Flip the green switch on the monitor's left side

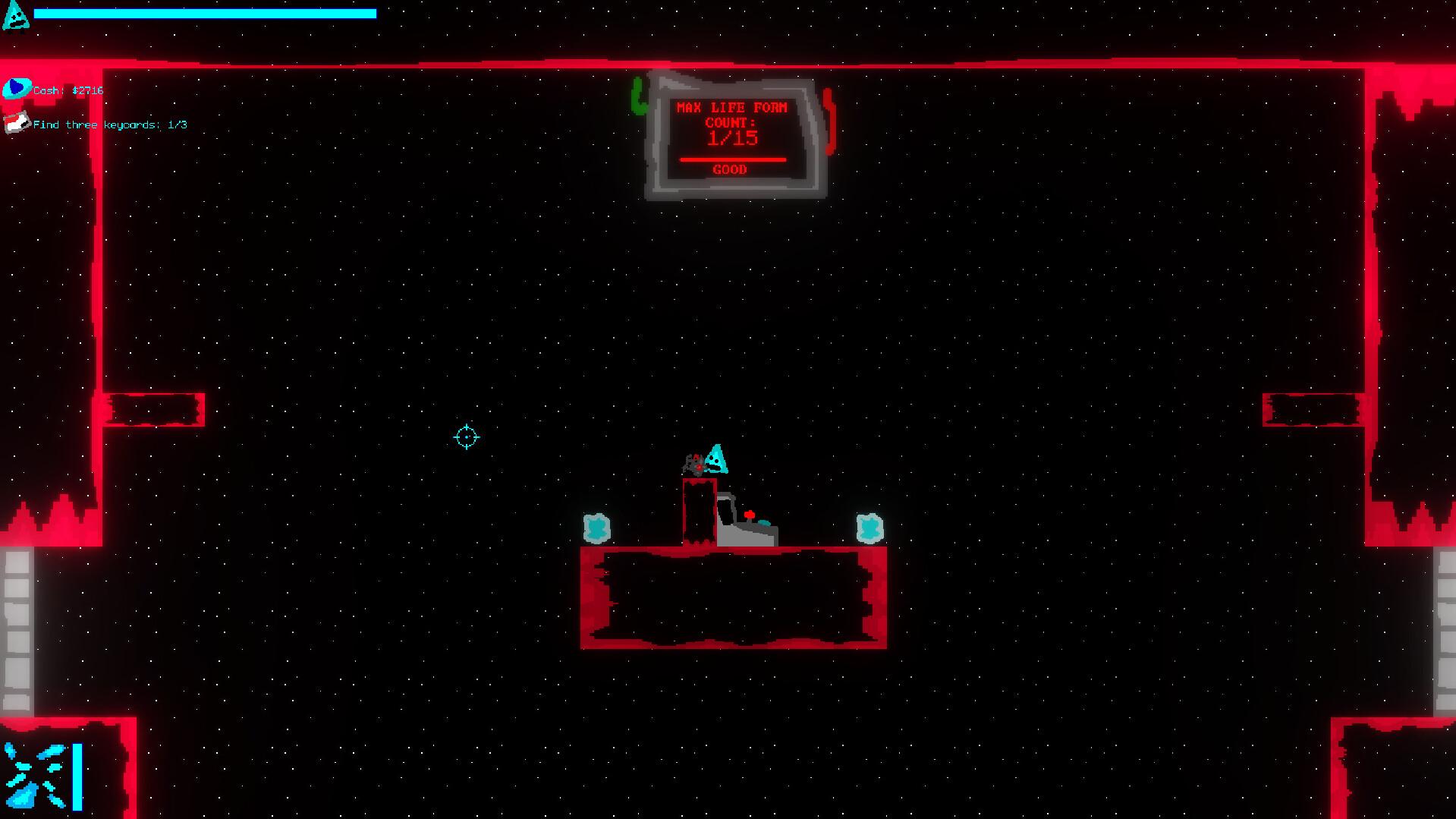(638, 94)
